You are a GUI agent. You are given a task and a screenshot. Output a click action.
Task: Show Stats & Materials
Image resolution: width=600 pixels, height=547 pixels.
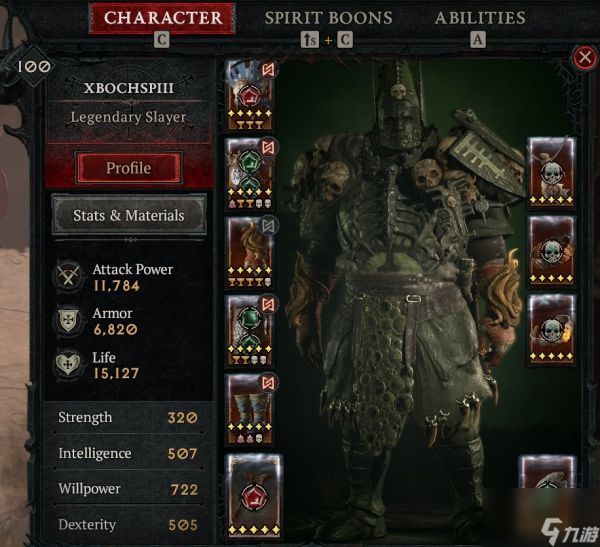click(129, 215)
